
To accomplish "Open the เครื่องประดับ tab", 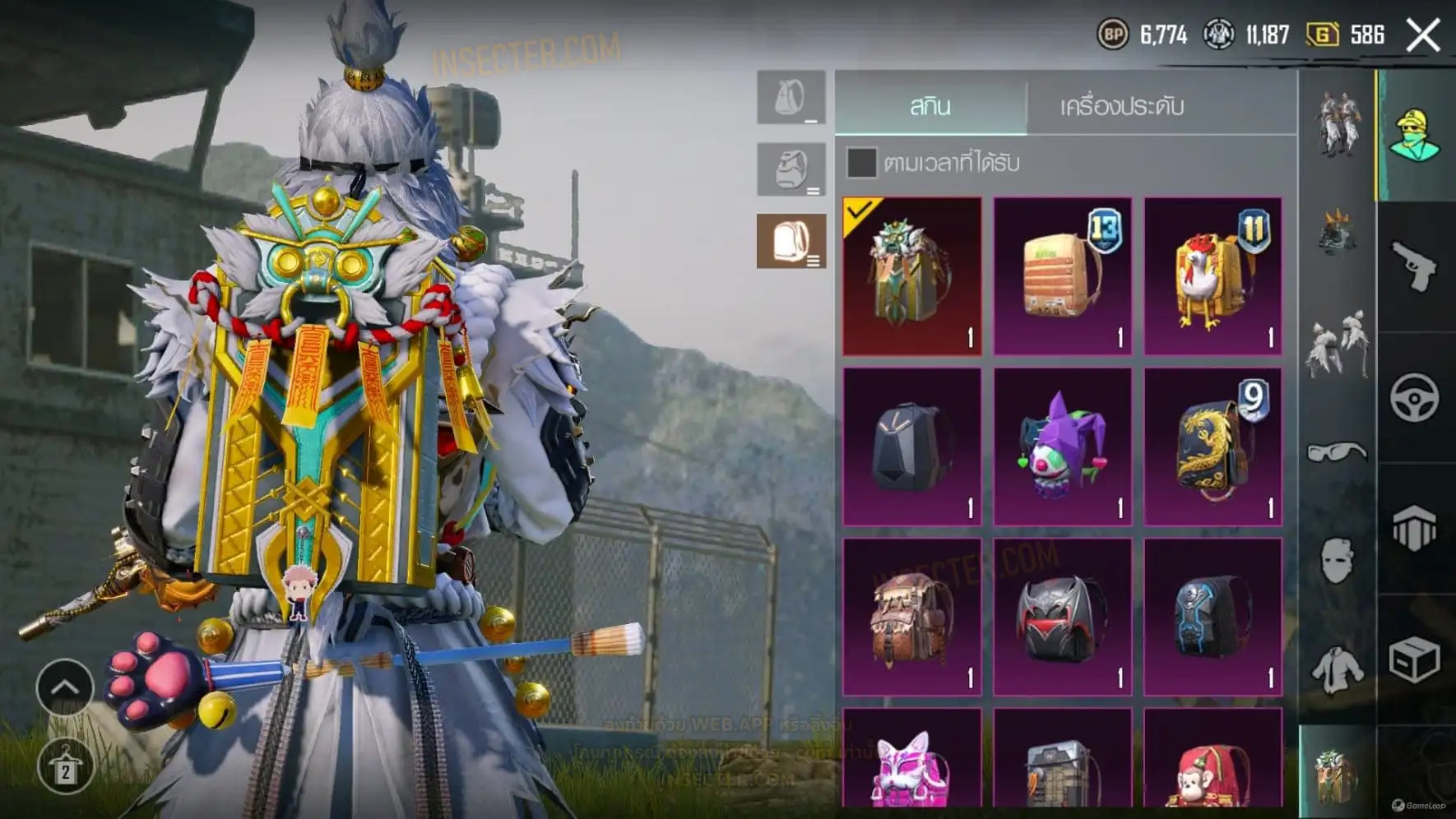I will (x=1122, y=106).
